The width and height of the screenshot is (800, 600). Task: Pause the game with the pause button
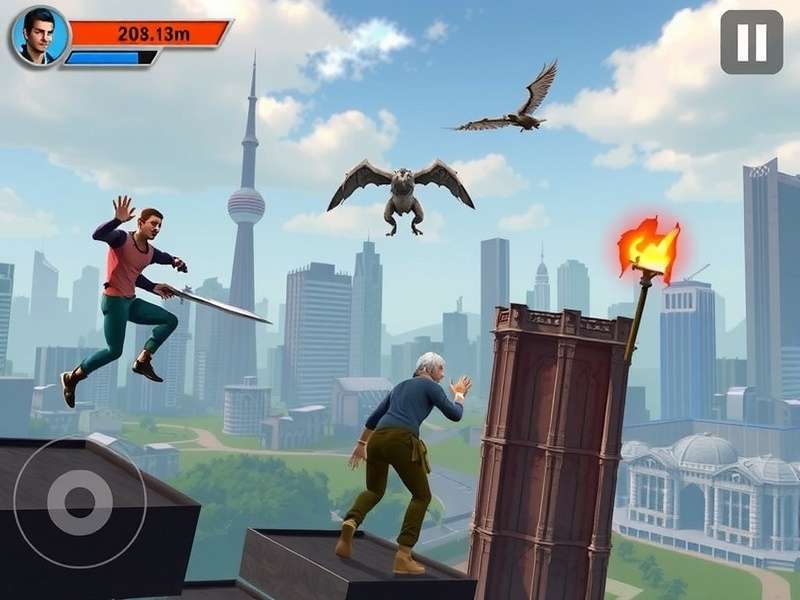(x=751, y=42)
